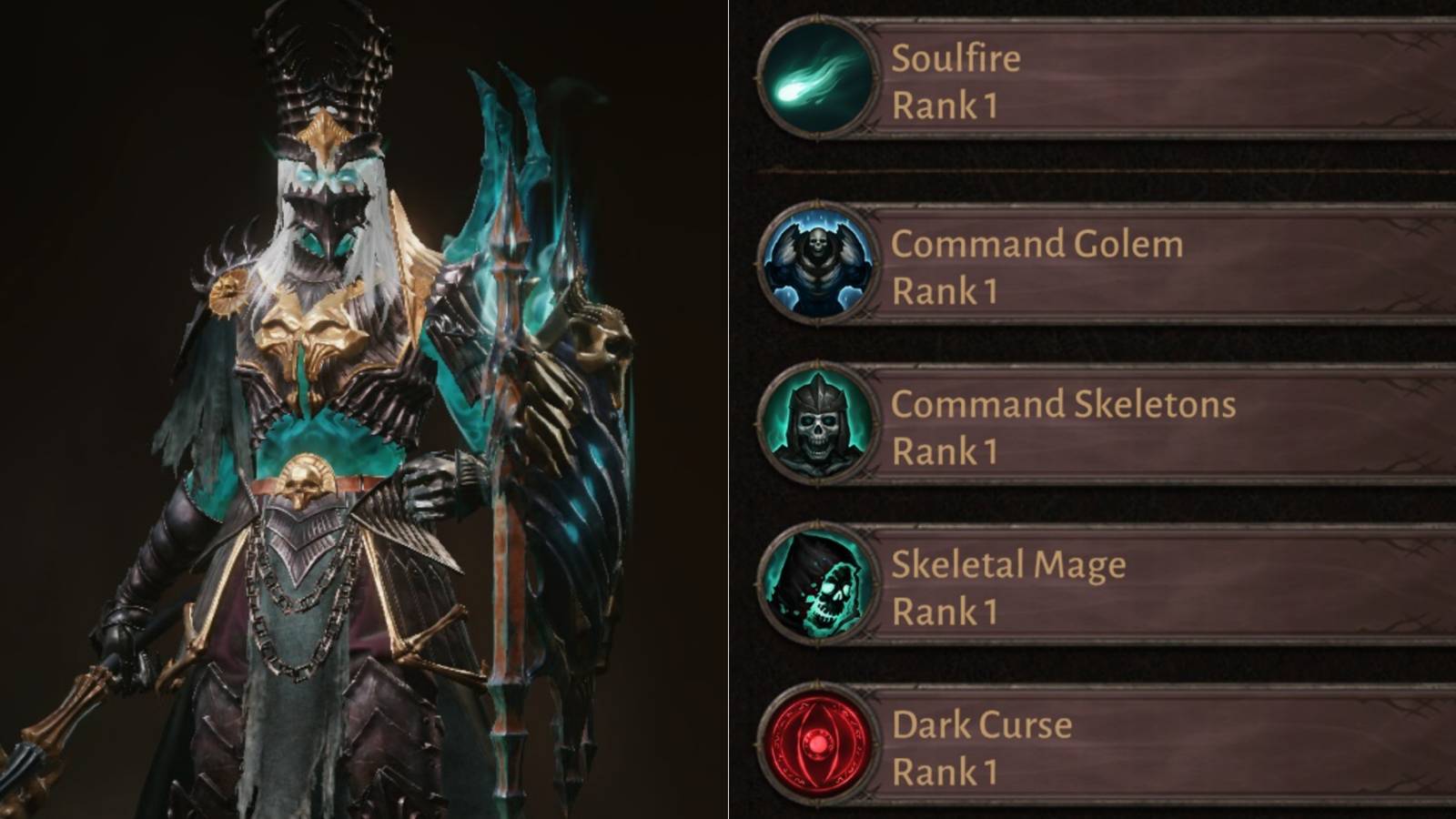Click the Dark Curse skill label
1456x819 pixels.
coord(981,723)
